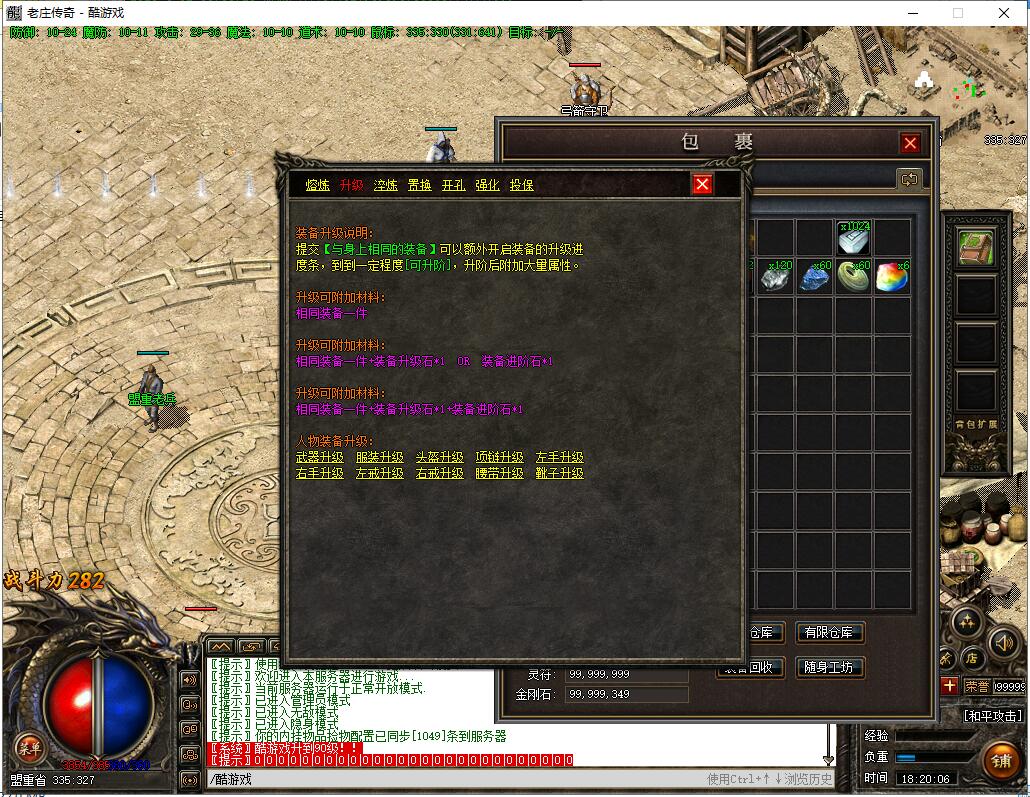1030x797 pixels.
Task: Select the 头盔升级 link
Action: [440, 458]
